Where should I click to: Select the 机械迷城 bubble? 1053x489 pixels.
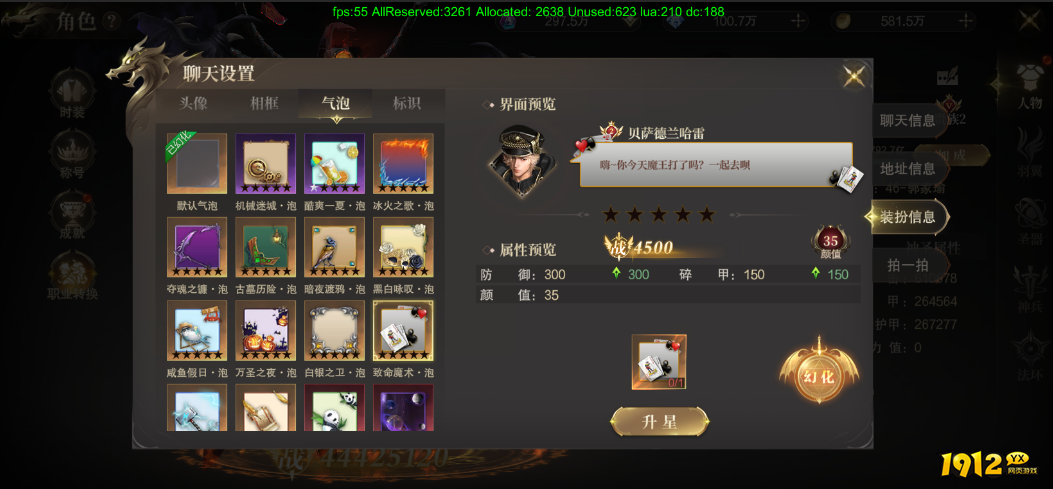point(265,164)
